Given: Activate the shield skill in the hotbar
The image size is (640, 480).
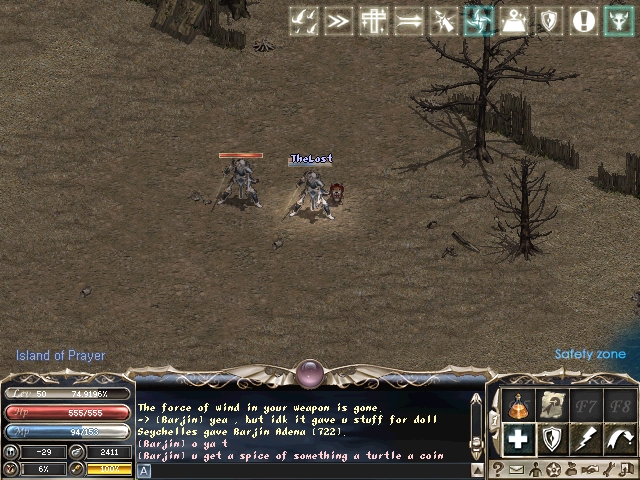Looking at the screenshot, I should pos(552,438).
